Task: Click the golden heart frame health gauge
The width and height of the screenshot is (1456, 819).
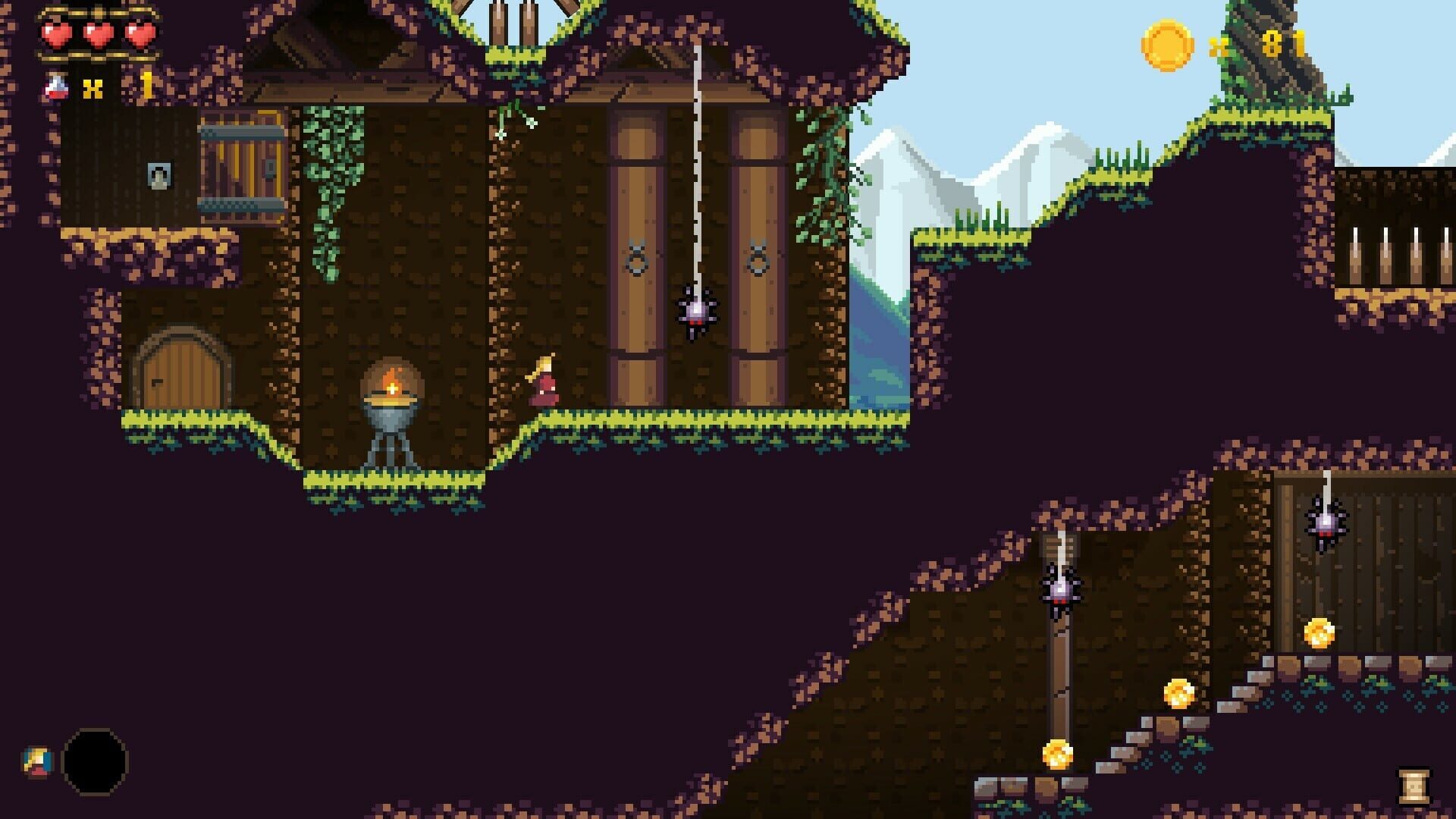Action: [99, 34]
